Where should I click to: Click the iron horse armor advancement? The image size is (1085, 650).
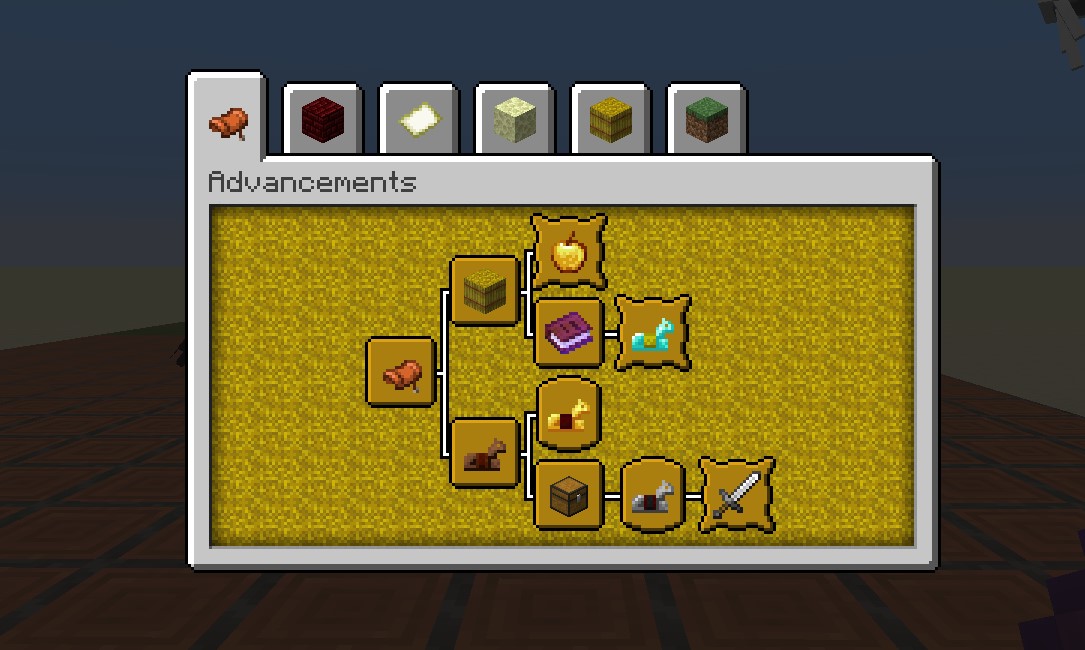[652, 494]
